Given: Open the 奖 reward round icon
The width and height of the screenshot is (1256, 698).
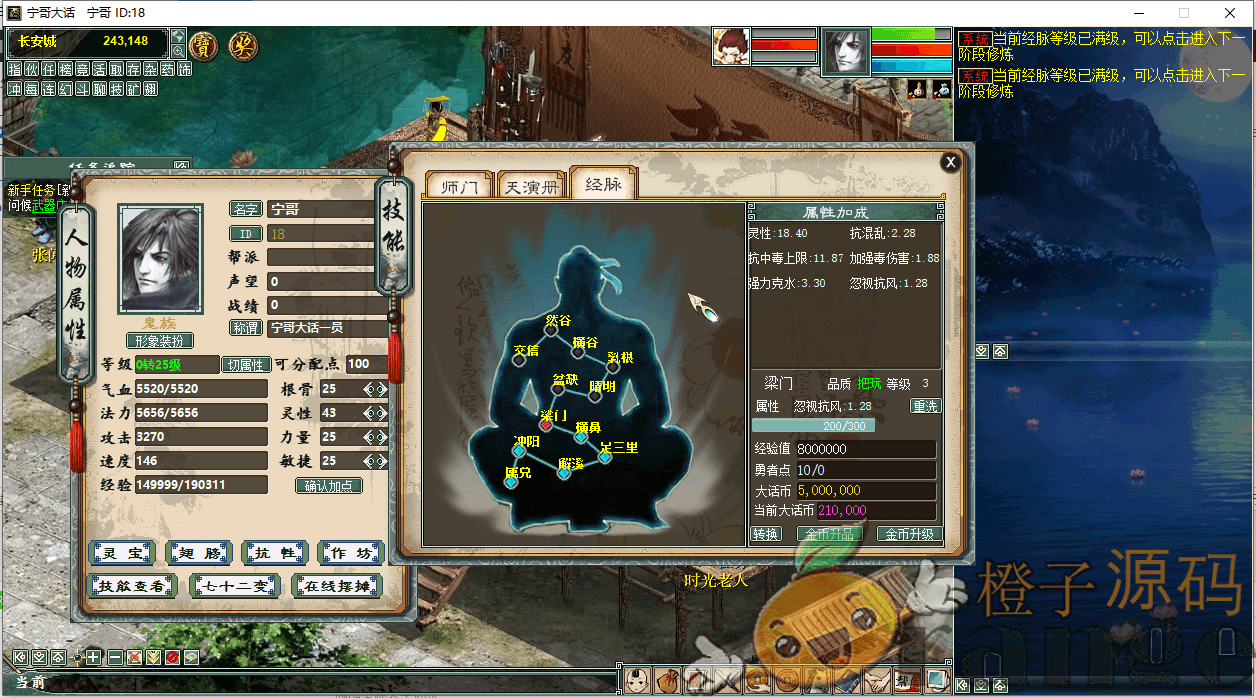Looking at the screenshot, I should pos(242,45).
